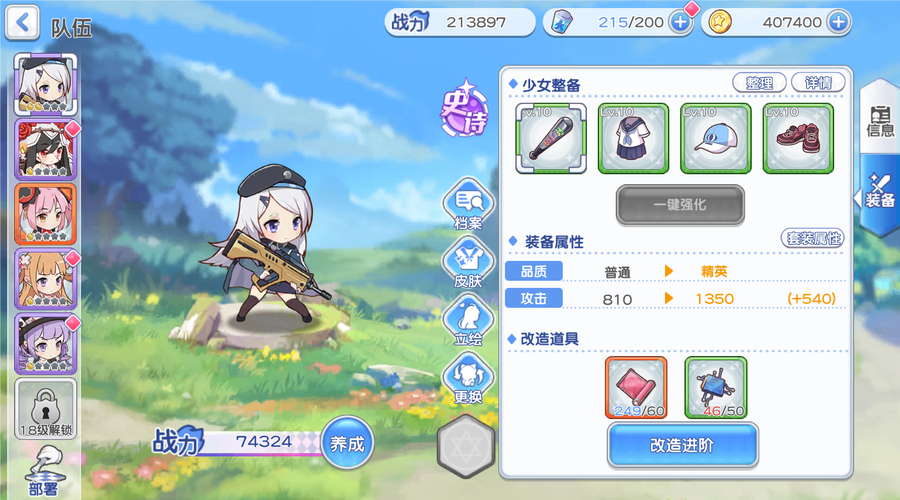Tap the blue 养成 button

click(x=347, y=441)
